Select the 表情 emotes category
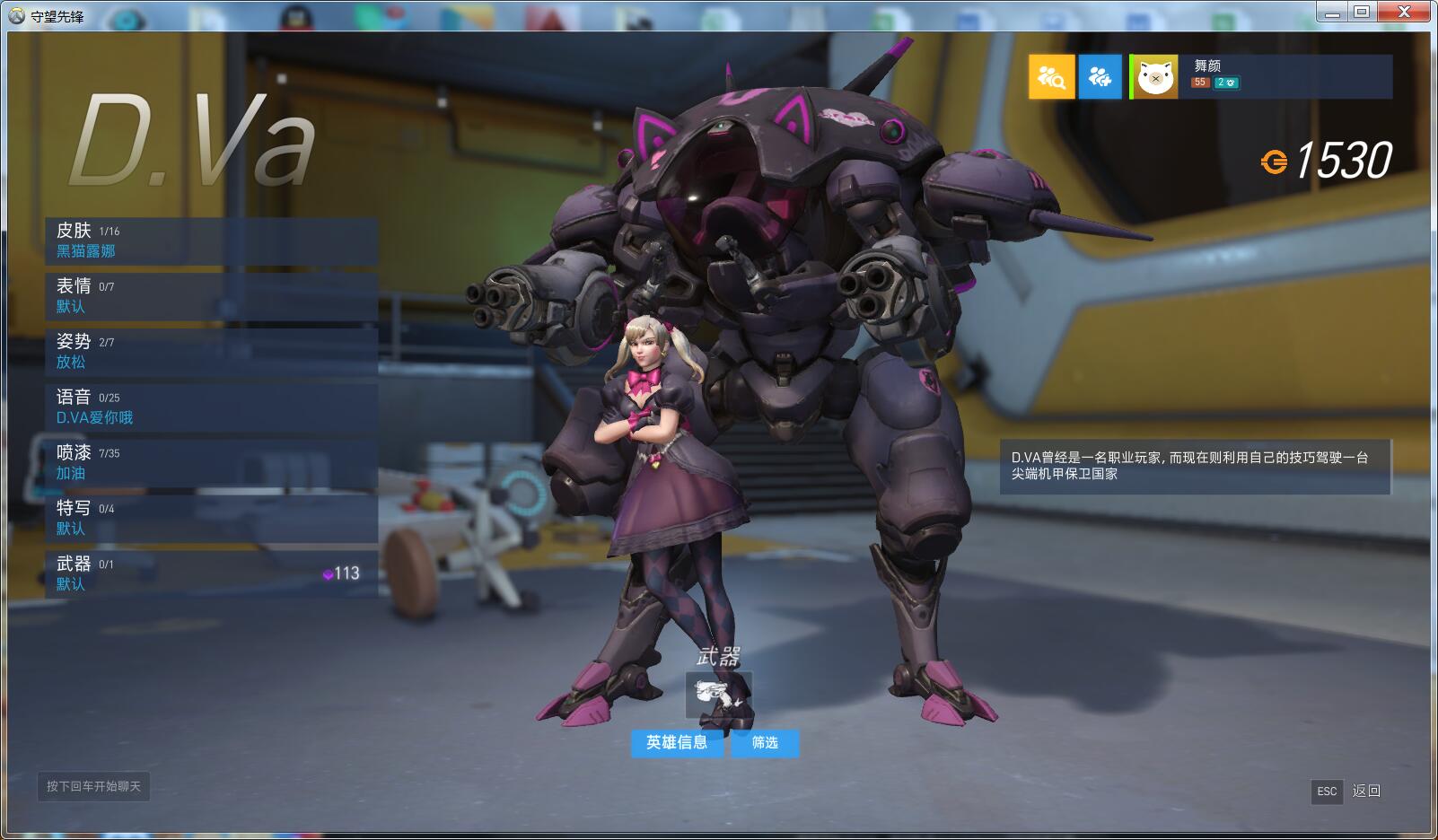Viewport: 1438px width, 840px height. tap(211, 296)
